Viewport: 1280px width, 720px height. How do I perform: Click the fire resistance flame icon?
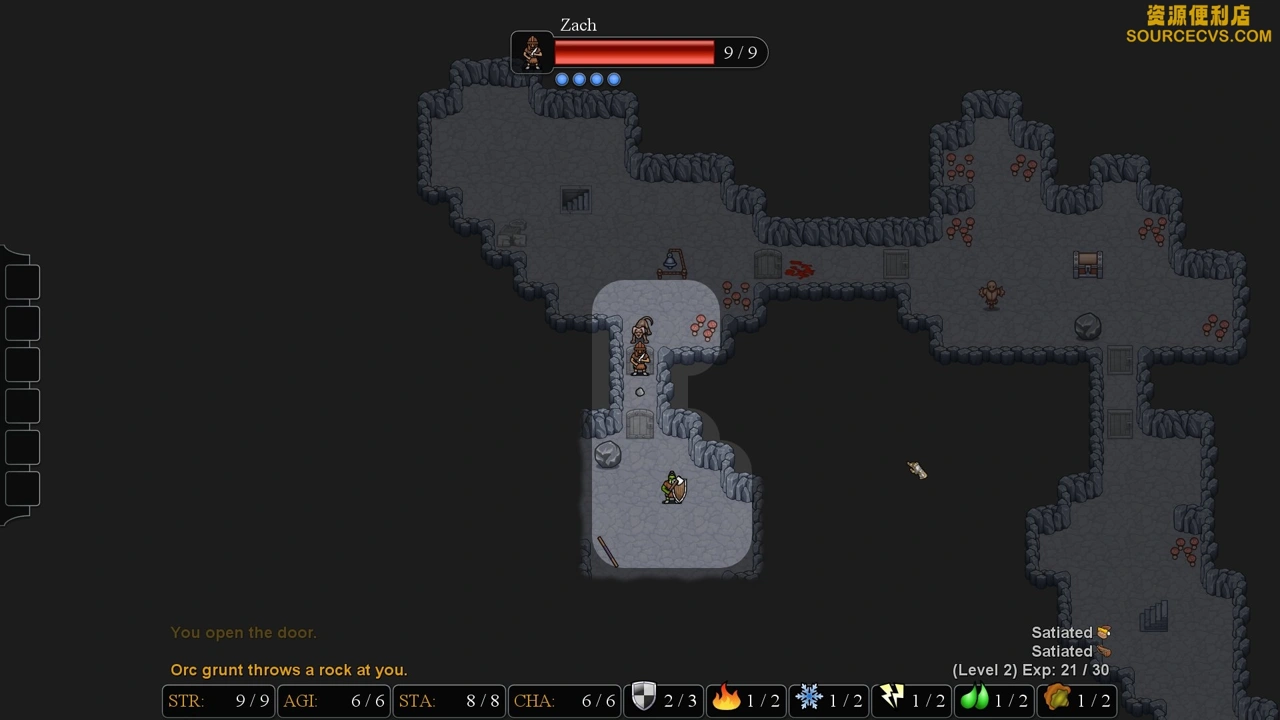click(x=725, y=699)
